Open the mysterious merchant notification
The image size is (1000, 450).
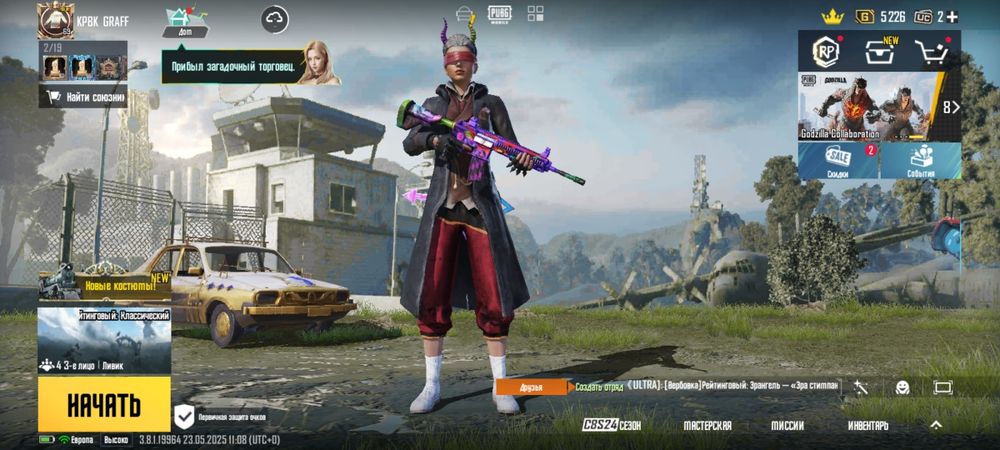click(x=250, y=67)
